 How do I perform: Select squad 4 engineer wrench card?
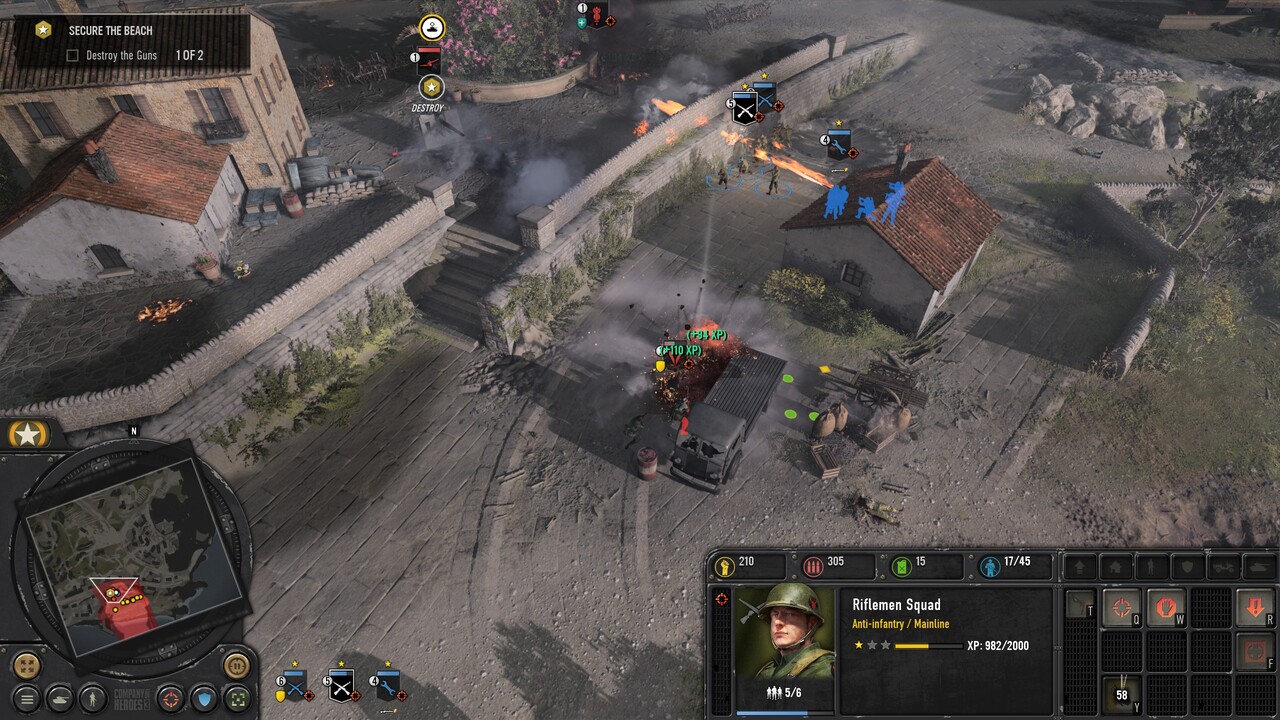pyautogui.click(x=388, y=686)
